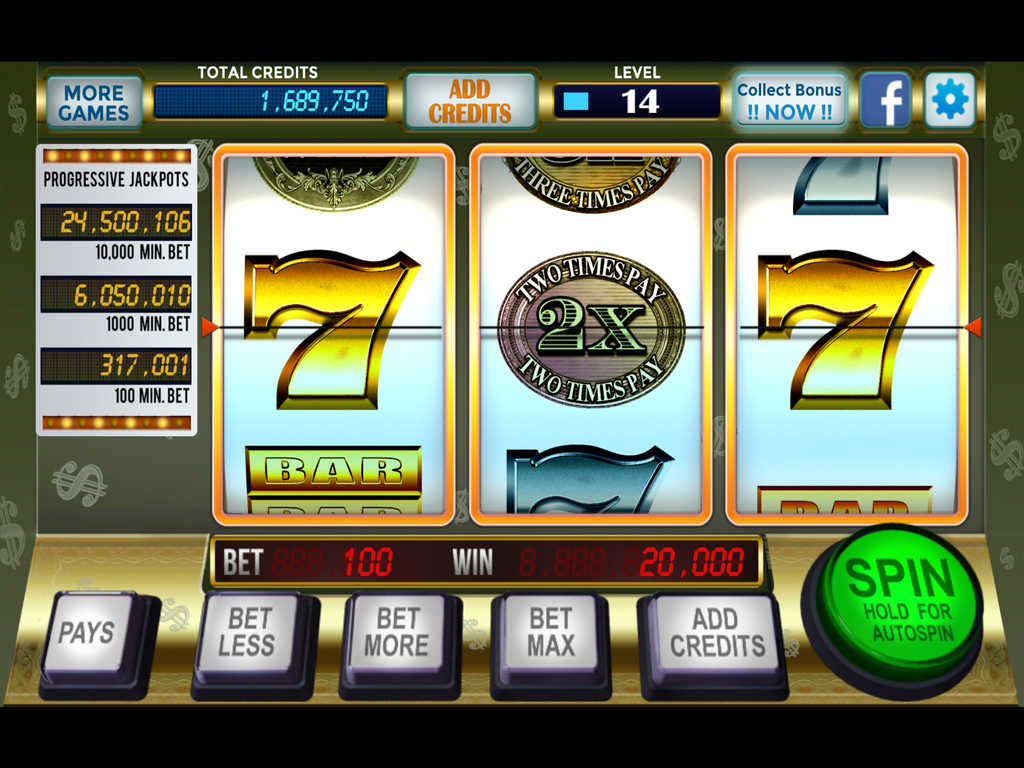Image resolution: width=1024 pixels, height=768 pixels.
Task: Open settings with the gear icon
Action: [949, 100]
